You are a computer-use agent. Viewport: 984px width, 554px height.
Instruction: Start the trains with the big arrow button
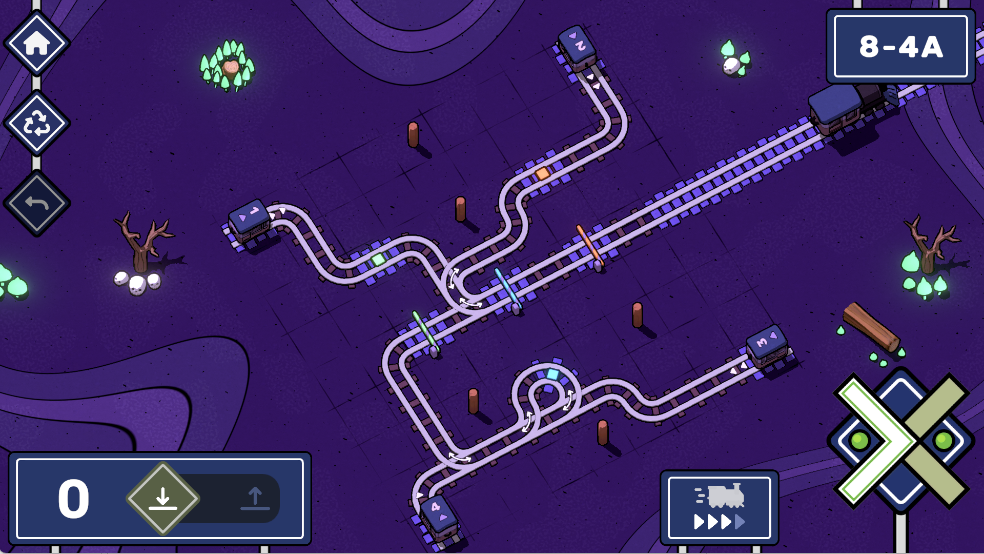[900, 440]
